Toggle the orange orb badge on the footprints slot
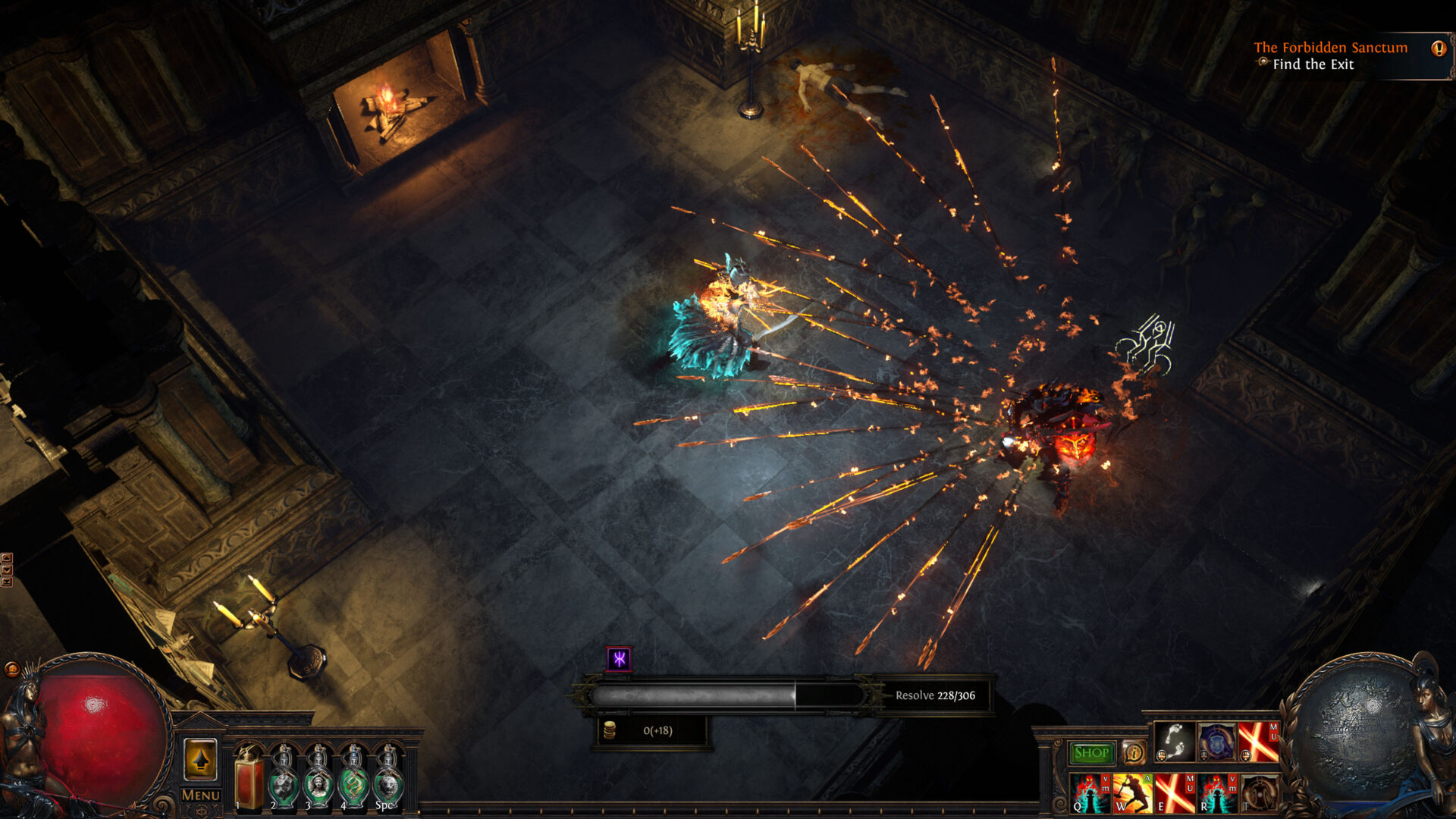The height and width of the screenshot is (819, 1456). click(1162, 755)
